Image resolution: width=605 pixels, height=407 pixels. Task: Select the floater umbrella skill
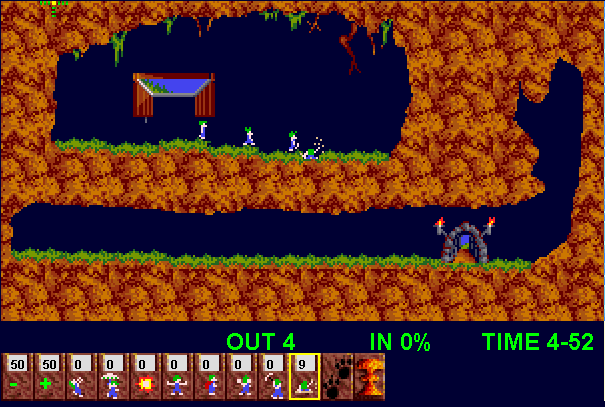tap(113, 377)
